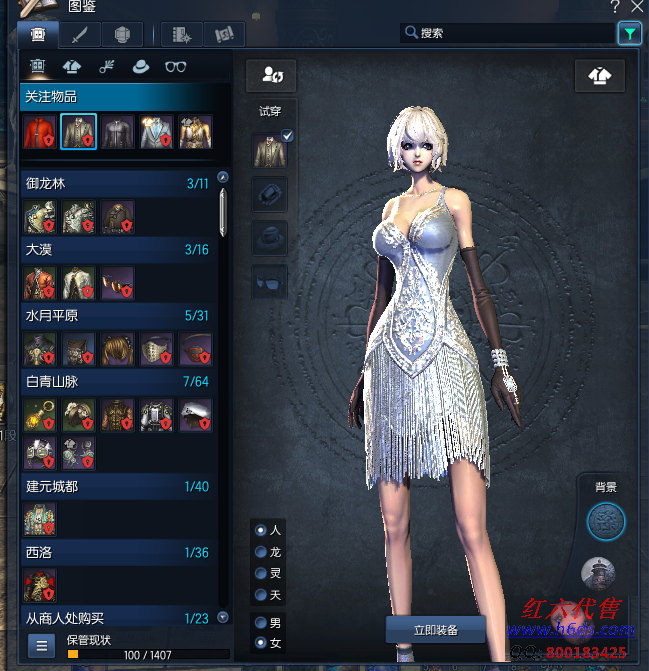
Task: Switch to the sword weapon tab
Action: click(79, 34)
